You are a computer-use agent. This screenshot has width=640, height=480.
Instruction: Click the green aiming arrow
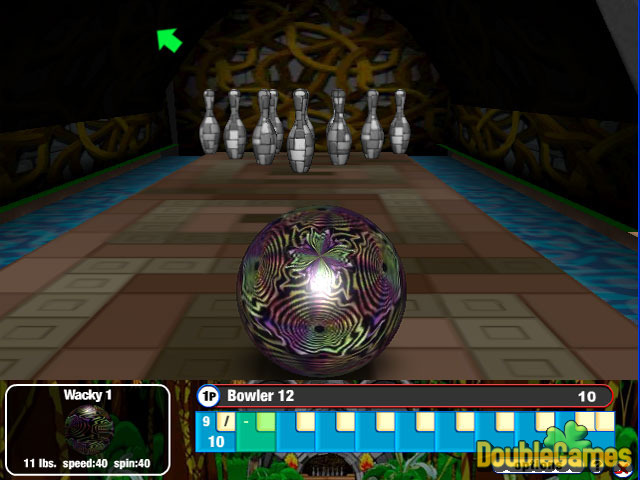169,39
